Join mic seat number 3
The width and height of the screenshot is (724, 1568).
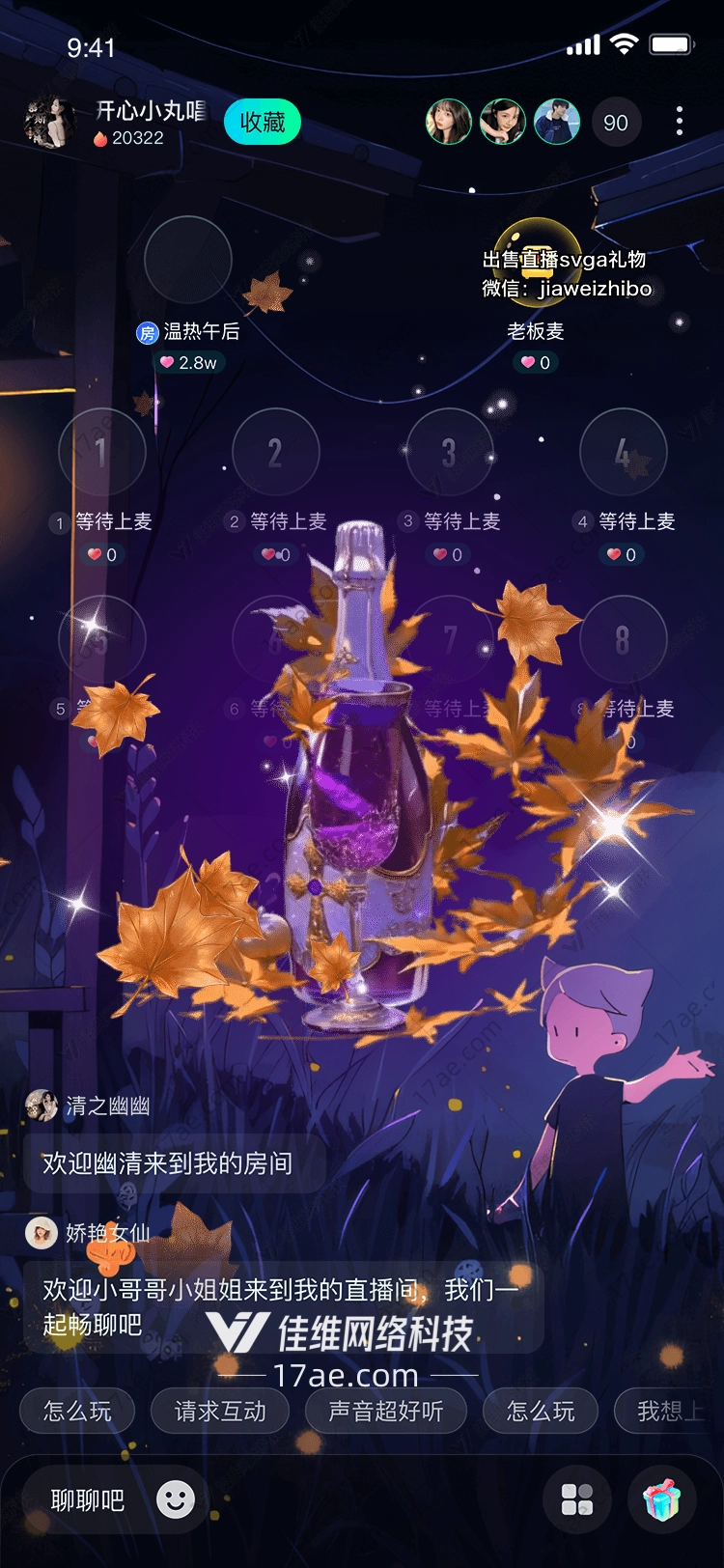(449, 452)
